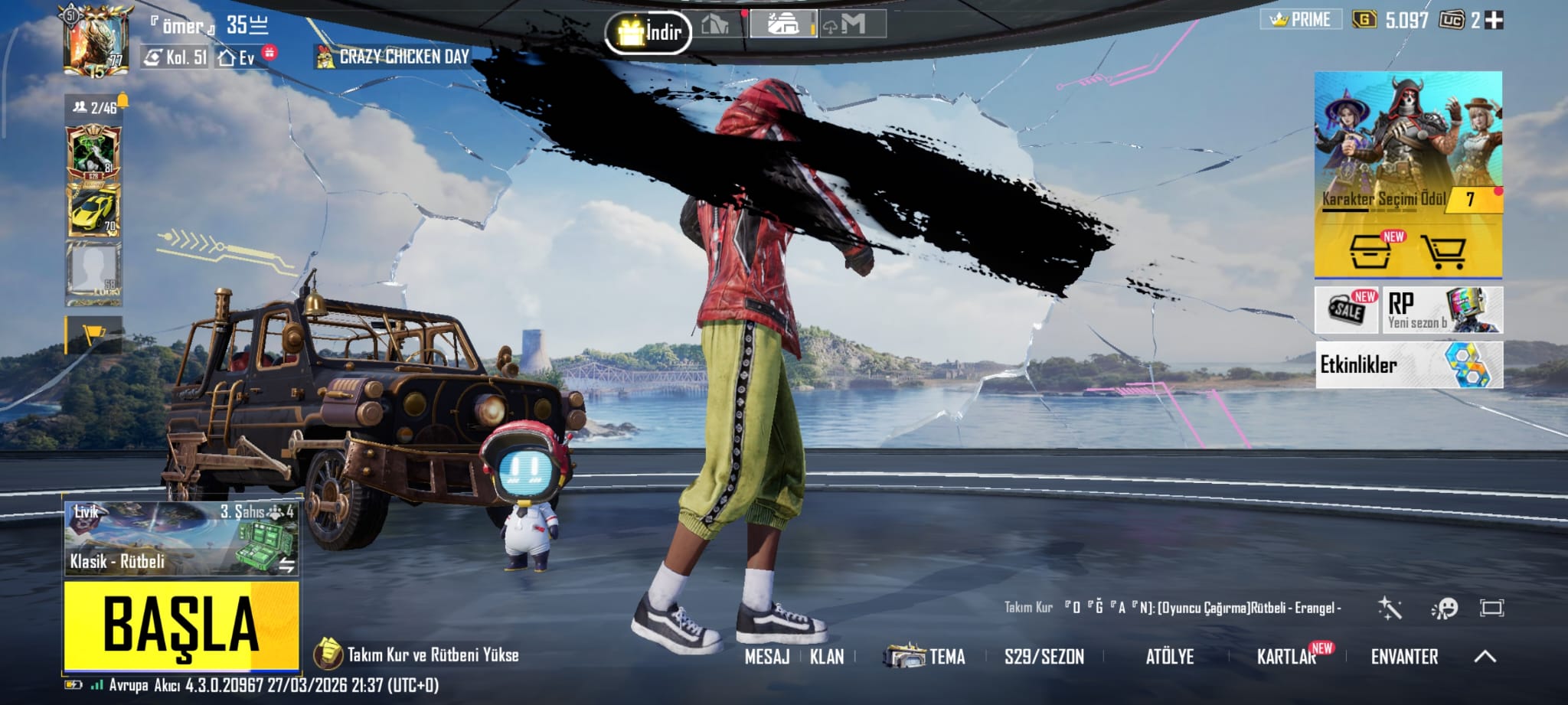Viewport: 1568px width, 705px height.
Task: Open the CRAZY CHICKEN DAY event
Action: click(x=394, y=57)
